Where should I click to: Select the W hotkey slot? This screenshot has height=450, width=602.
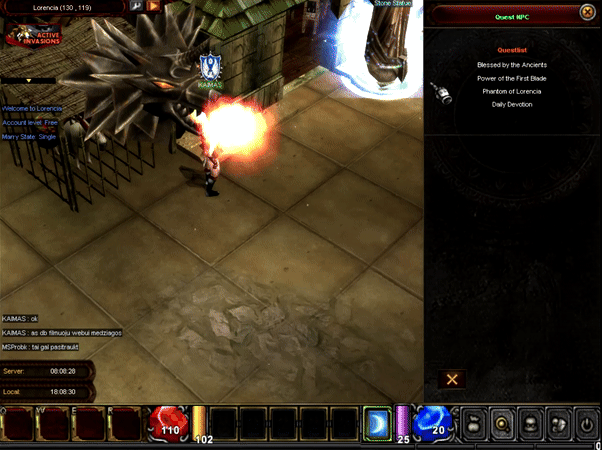point(54,424)
